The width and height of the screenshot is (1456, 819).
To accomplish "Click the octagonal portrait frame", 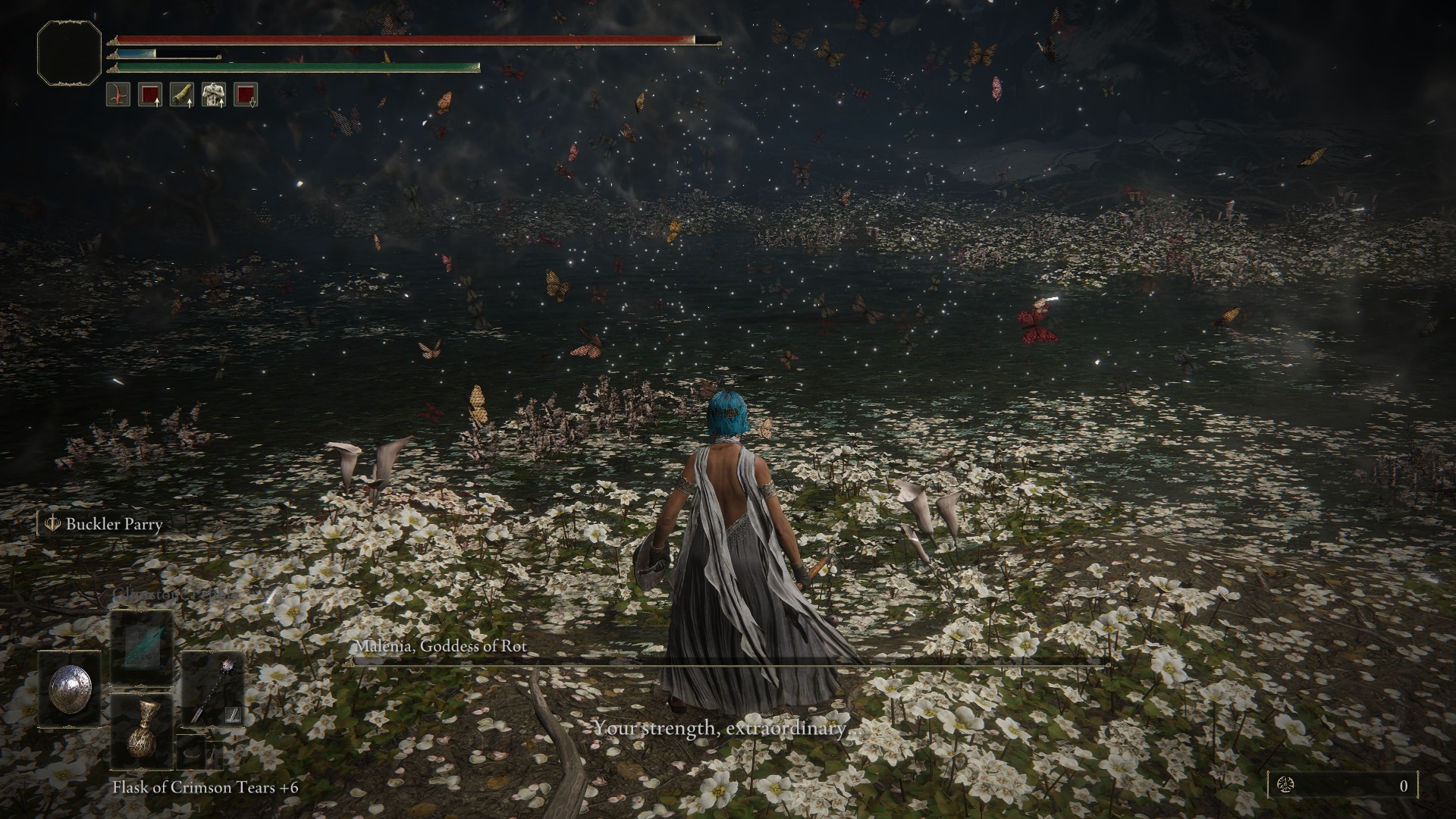I will pyautogui.click(x=69, y=52).
